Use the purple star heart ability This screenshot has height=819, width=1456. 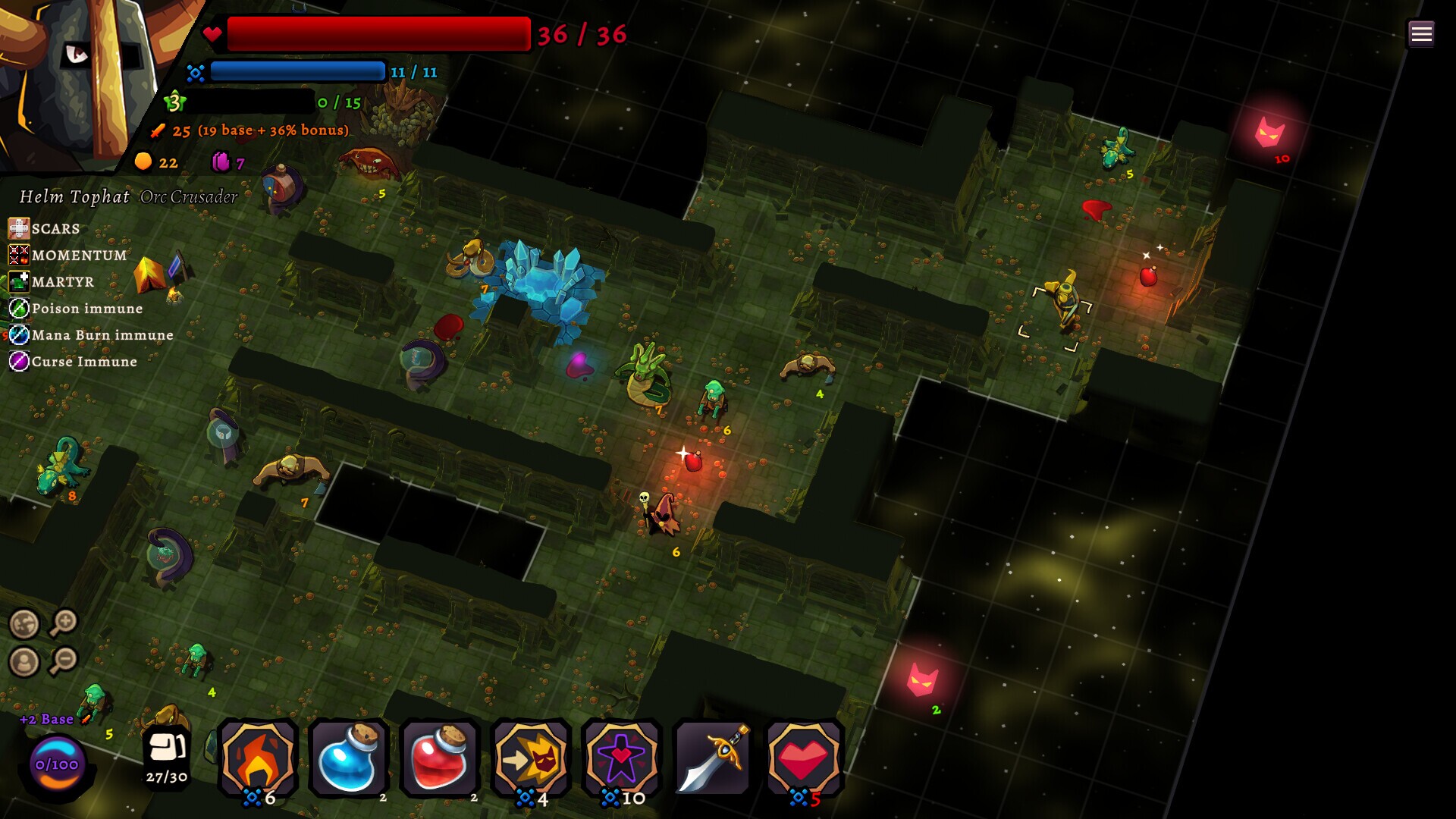click(x=621, y=758)
